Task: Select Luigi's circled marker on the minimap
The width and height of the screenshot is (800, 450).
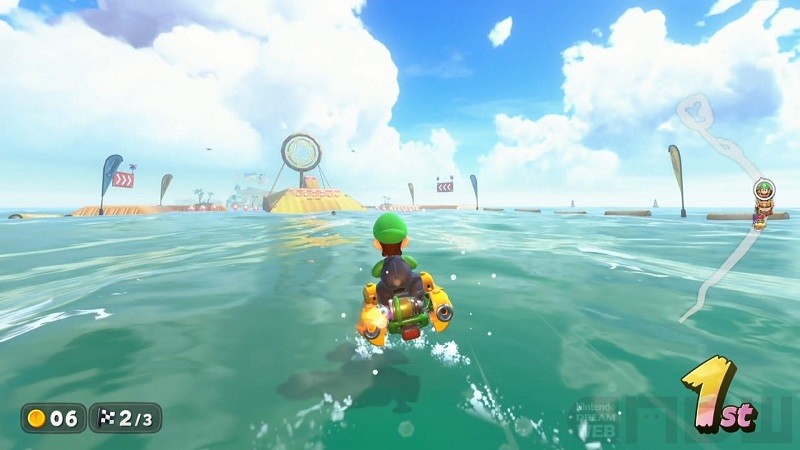Action: coord(763,189)
